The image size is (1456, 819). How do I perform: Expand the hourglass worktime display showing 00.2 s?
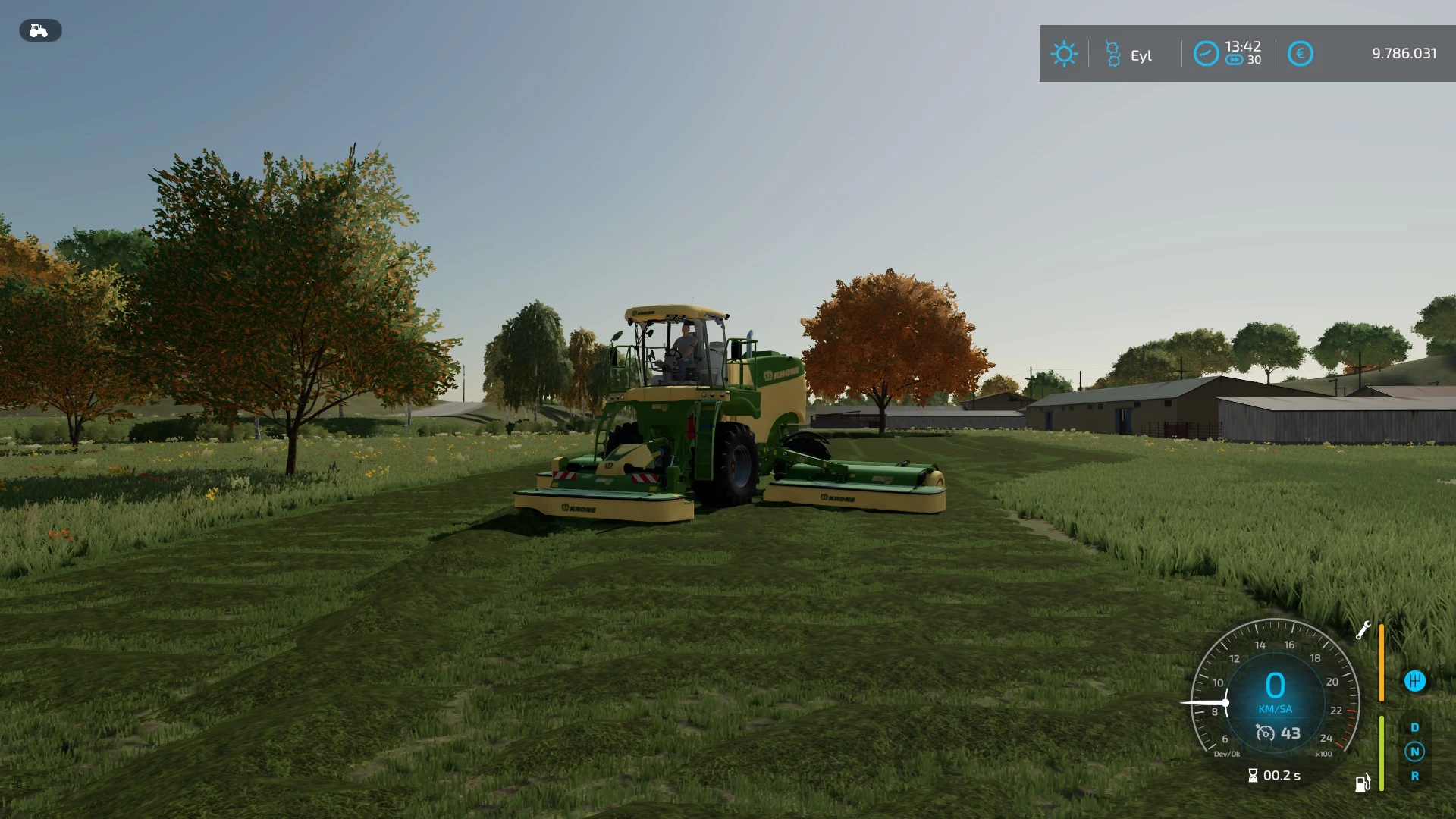[x=1274, y=776]
